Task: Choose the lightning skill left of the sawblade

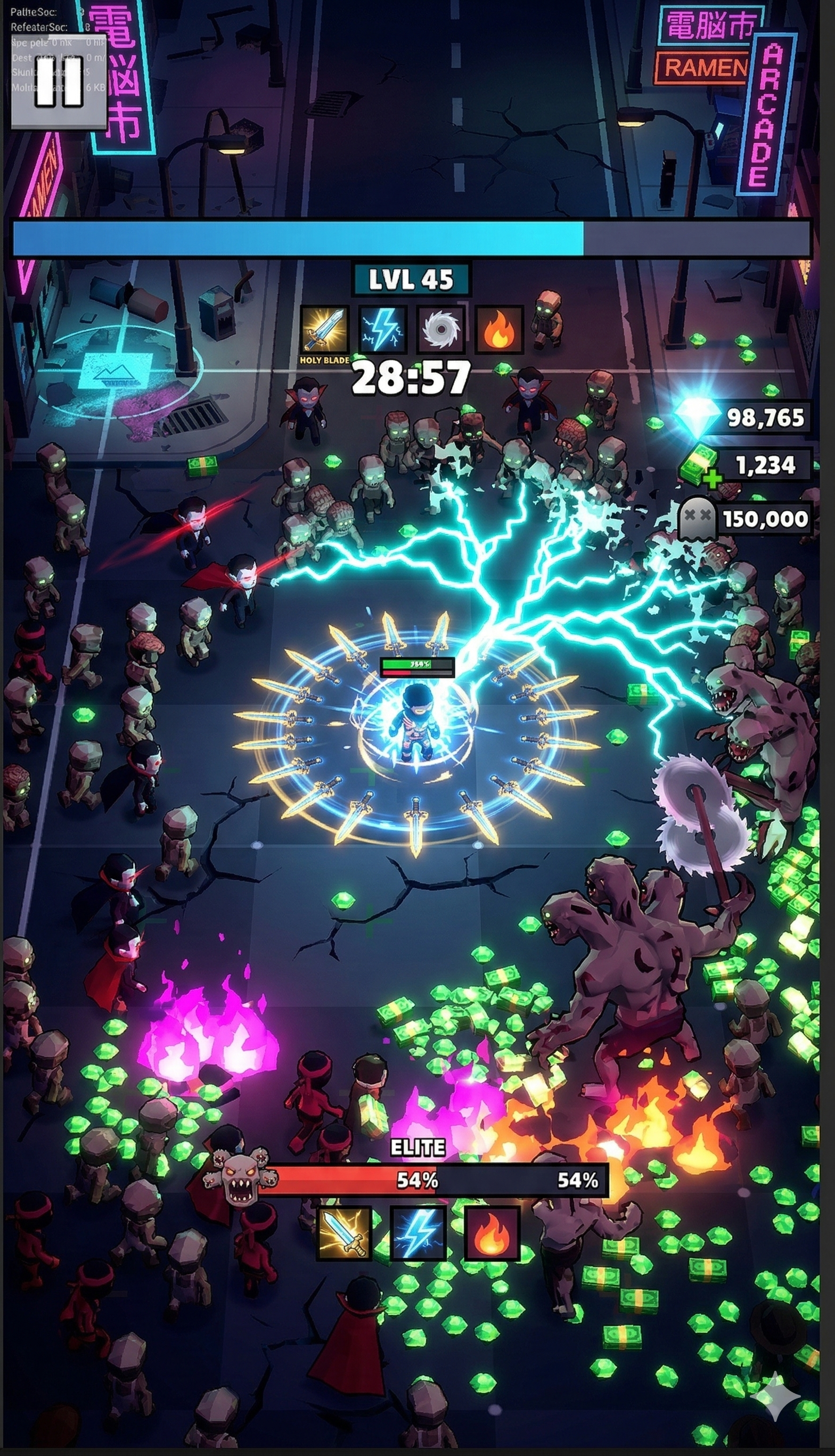Action: point(382,329)
